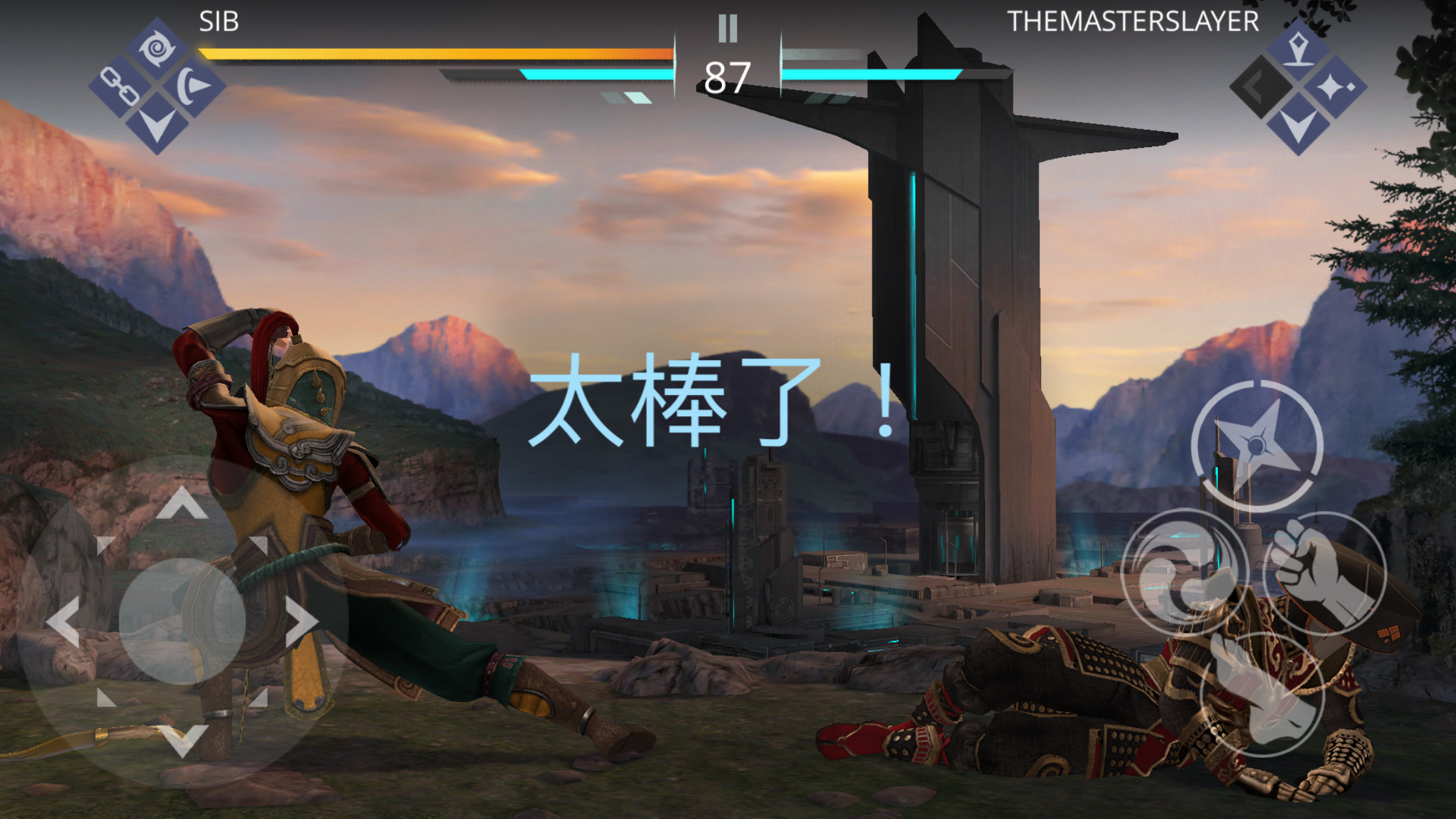The image size is (1456, 819).
Task: Select THEMASTERSLAYER's sparkle star perk icon
Action: pyautogui.click(x=1334, y=86)
